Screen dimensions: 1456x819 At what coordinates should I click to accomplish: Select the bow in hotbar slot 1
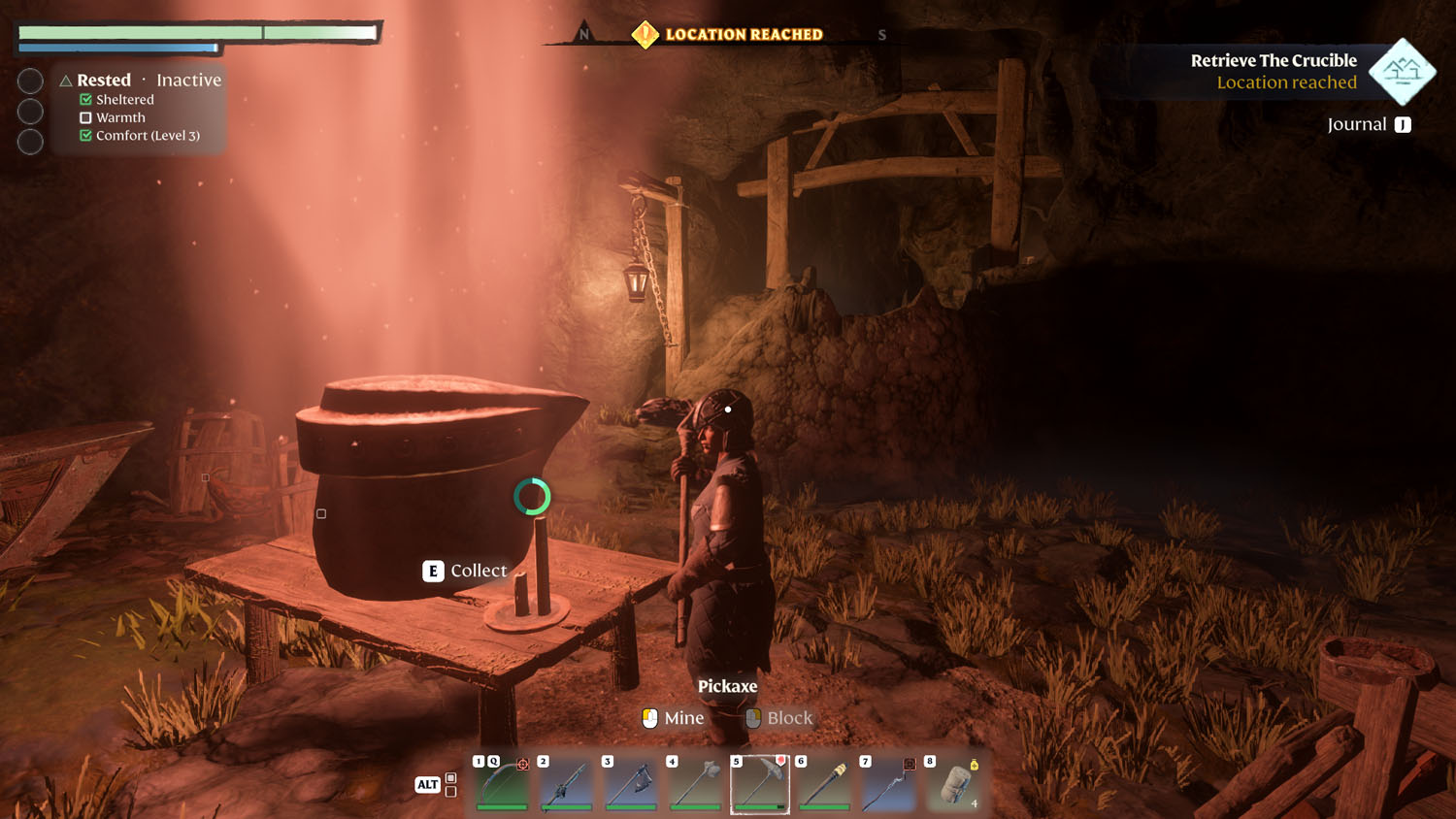pos(500,786)
